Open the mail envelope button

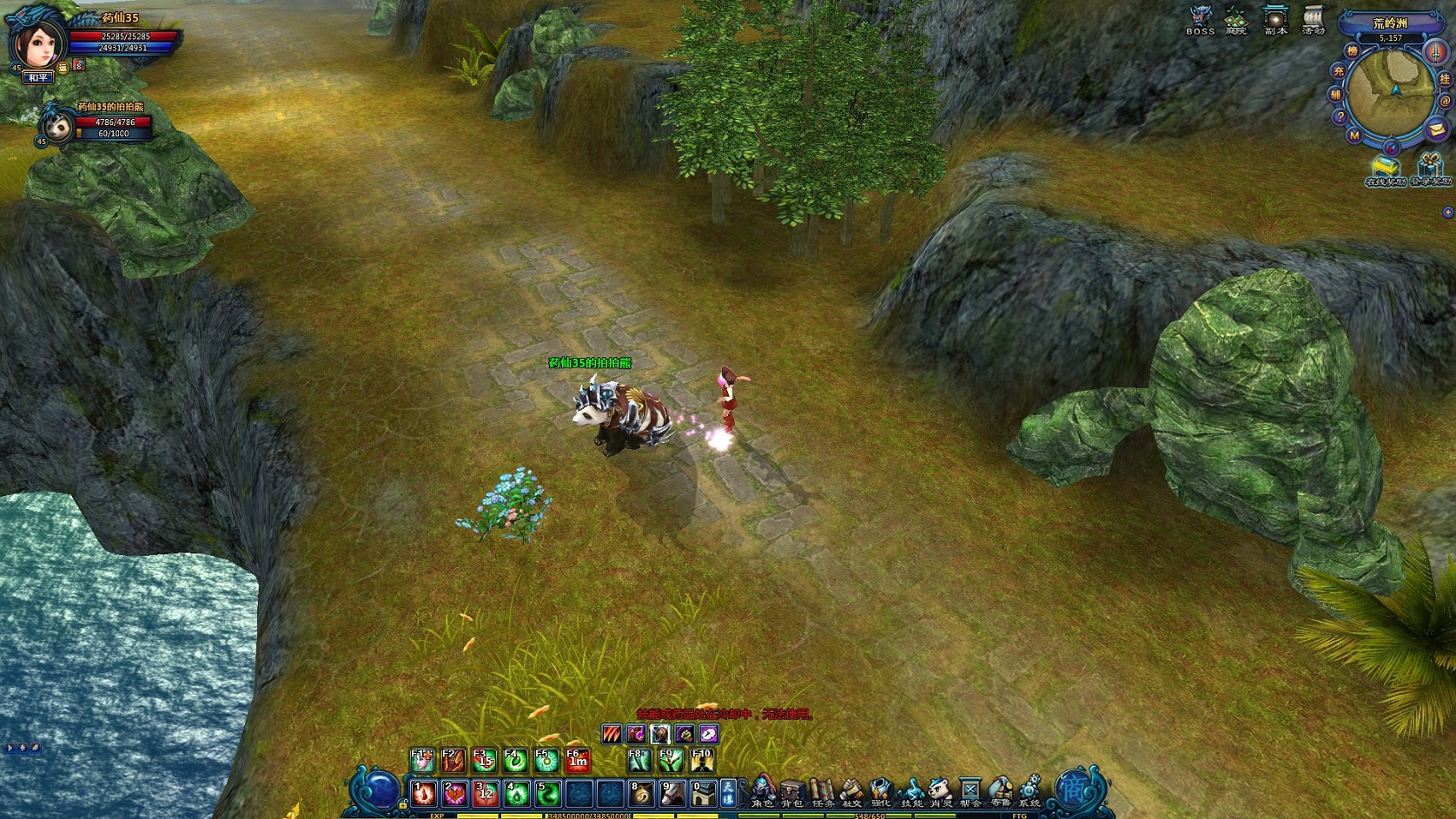coord(1436,129)
